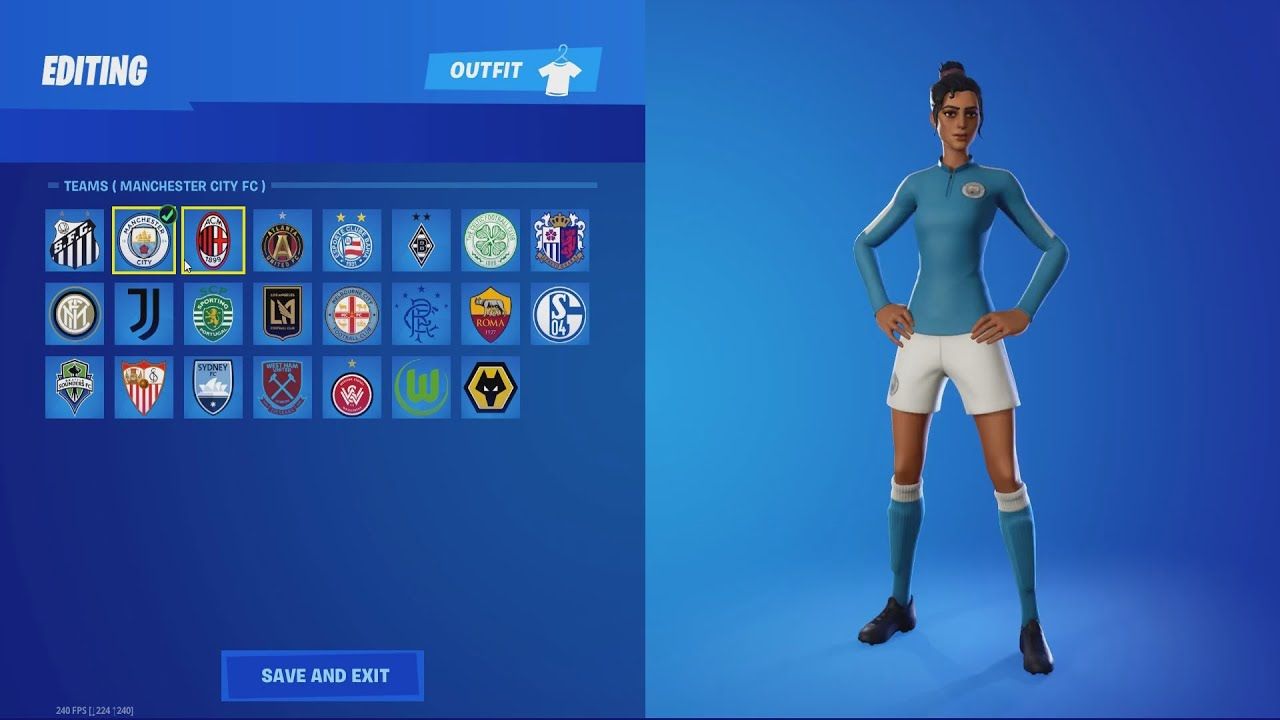This screenshot has width=1280, height=720.
Task: Pick the Celtic FC crest
Action: 490,241
